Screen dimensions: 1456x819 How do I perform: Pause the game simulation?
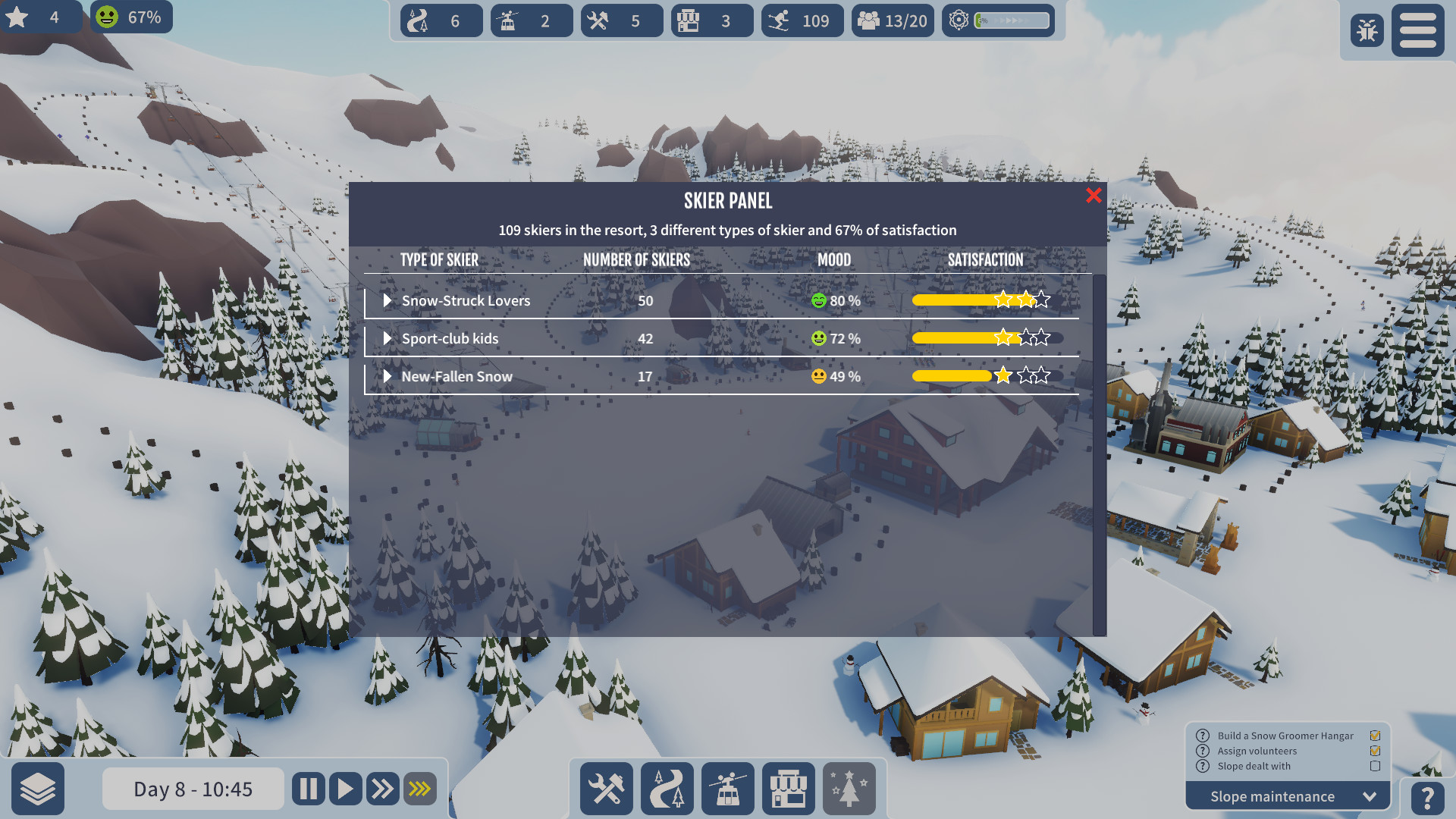(308, 789)
